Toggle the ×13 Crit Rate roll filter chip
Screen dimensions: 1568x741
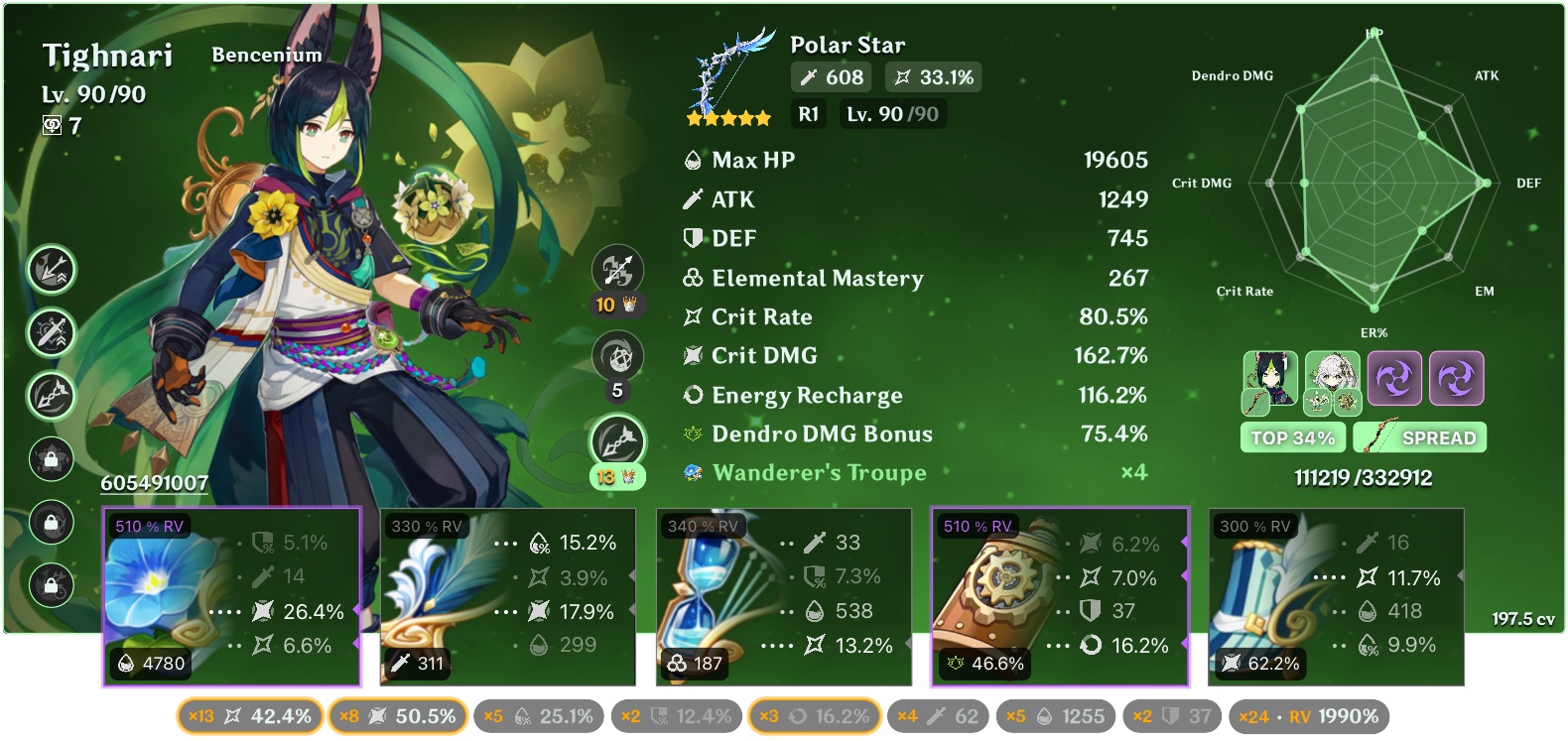[249, 715]
